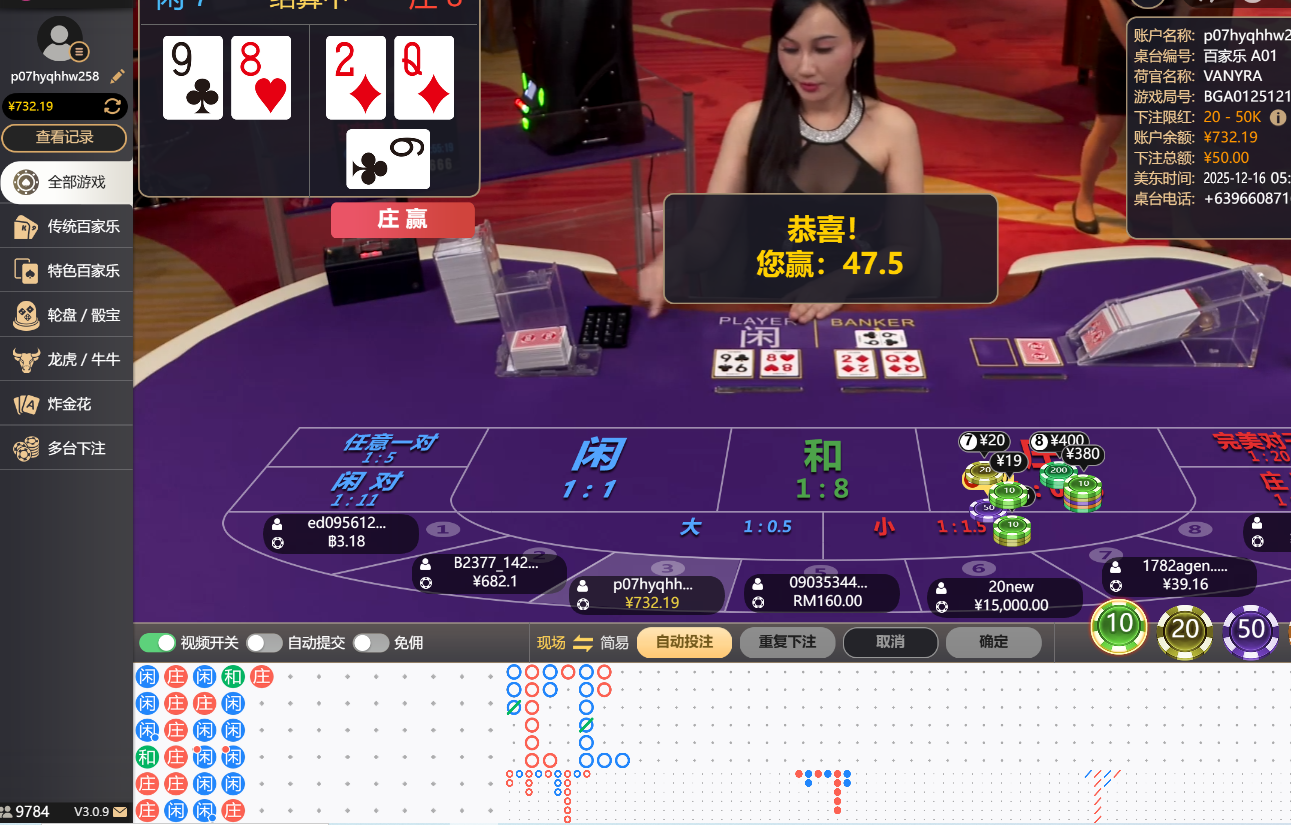
Task: Select the 龙虎/牛牛 dragon-tiger icon
Action: coord(25,358)
